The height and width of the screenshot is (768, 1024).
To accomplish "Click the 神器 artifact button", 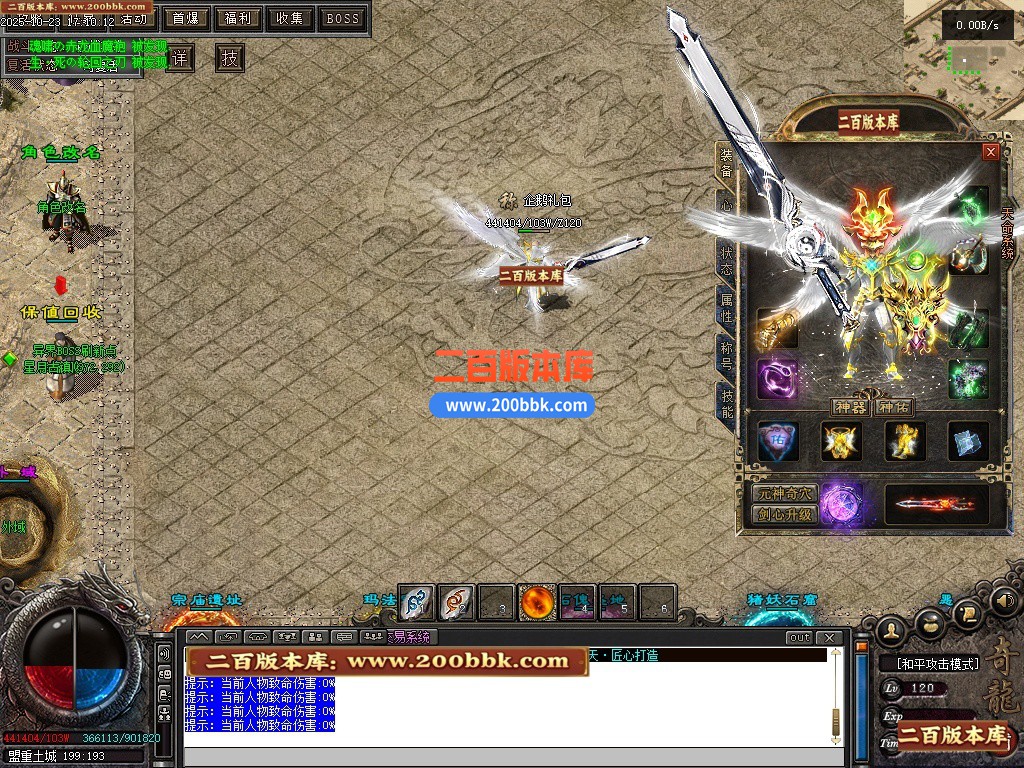I will click(x=850, y=407).
